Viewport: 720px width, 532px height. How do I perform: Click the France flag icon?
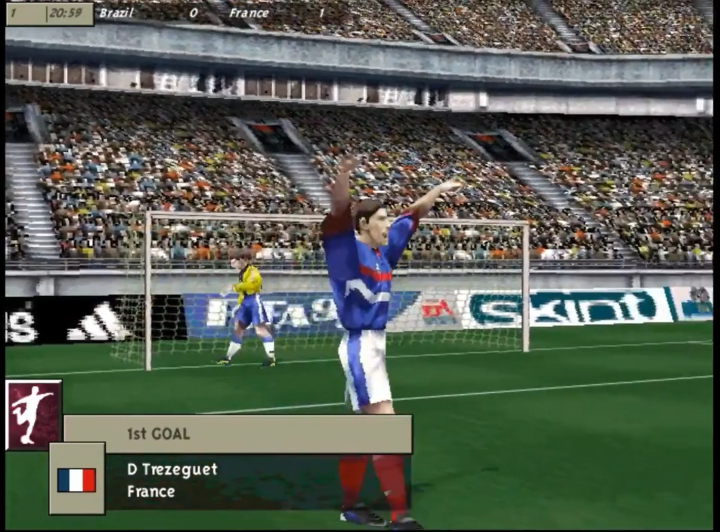pyautogui.click(x=77, y=480)
